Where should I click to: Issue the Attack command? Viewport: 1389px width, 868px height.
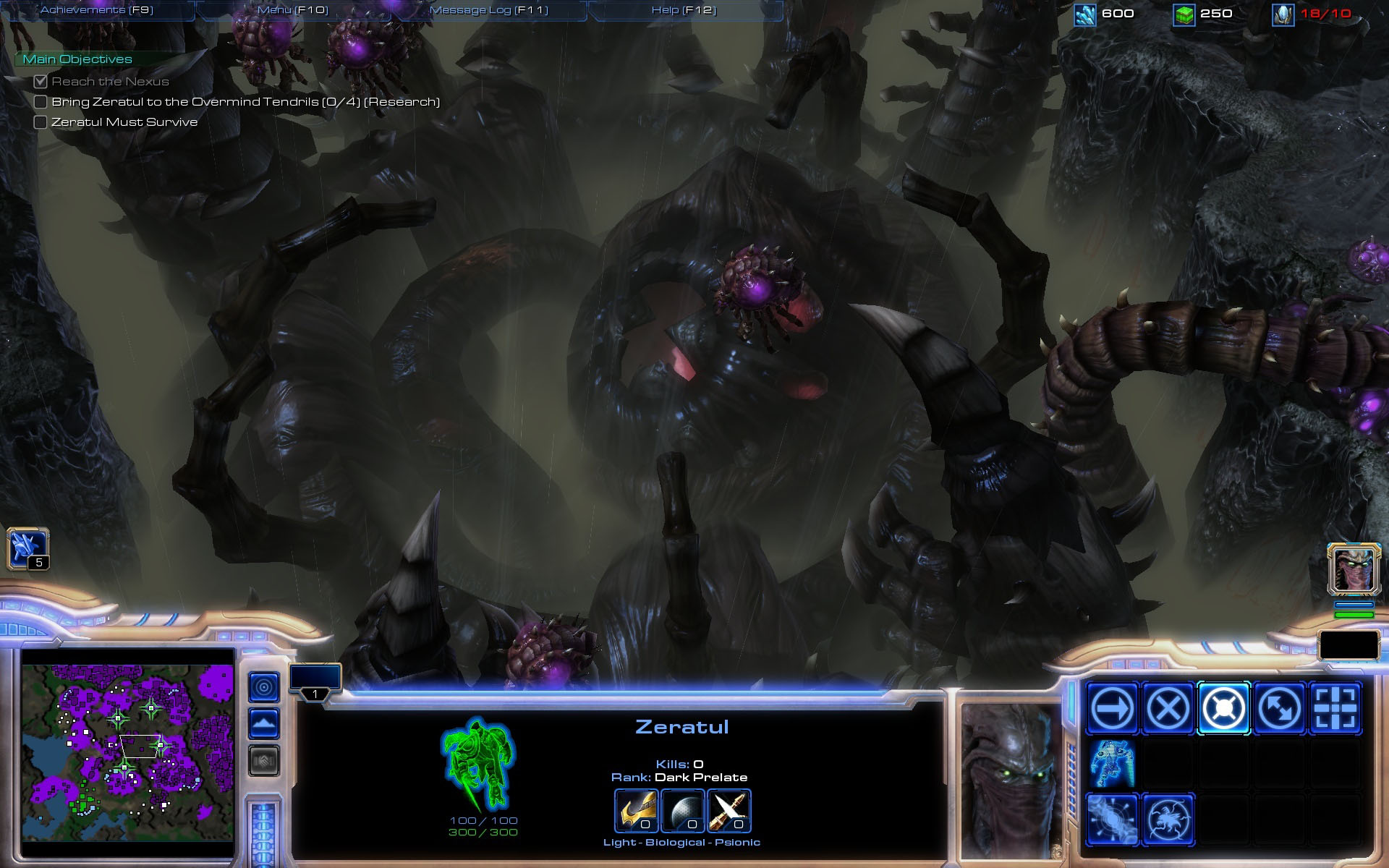(x=1335, y=708)
